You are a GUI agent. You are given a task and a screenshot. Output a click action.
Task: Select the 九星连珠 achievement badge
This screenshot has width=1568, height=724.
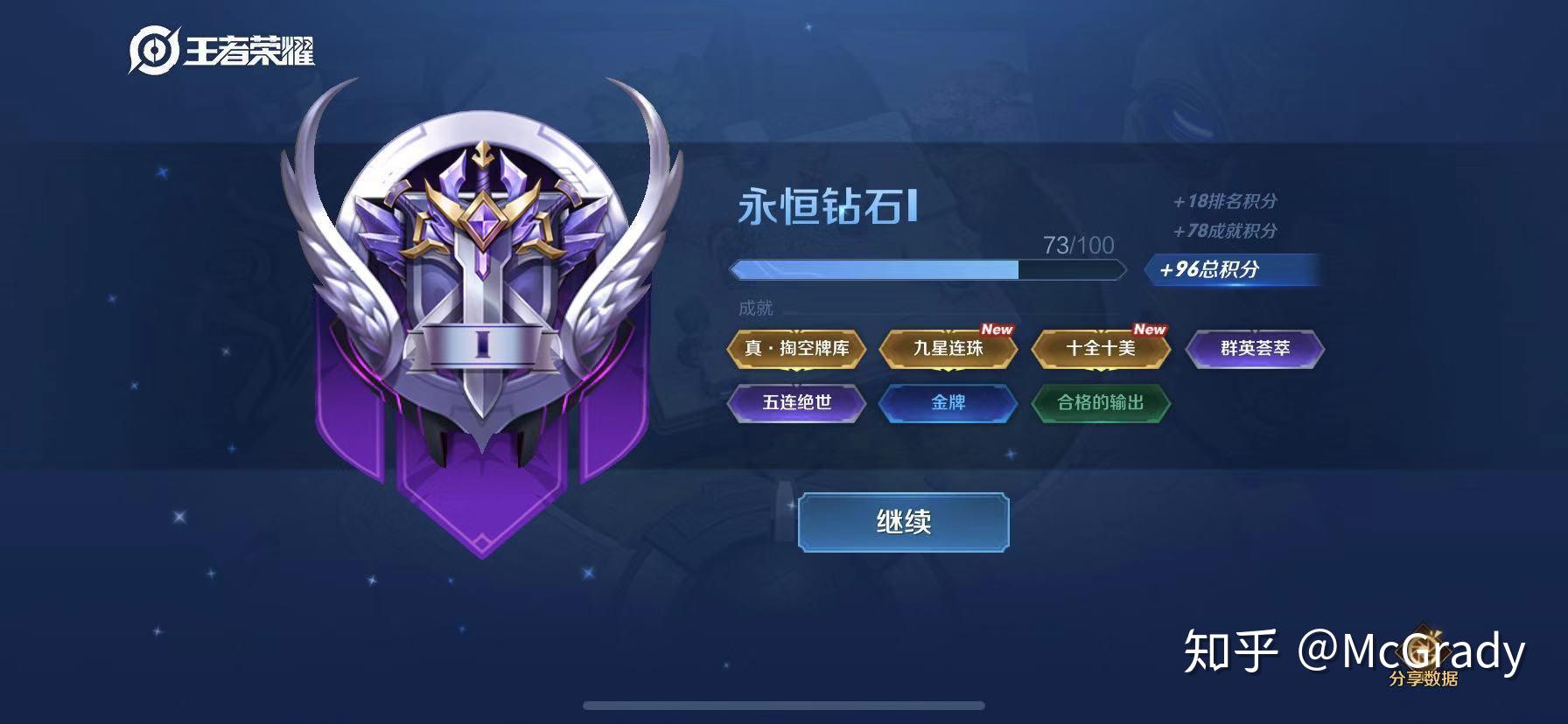948,348
